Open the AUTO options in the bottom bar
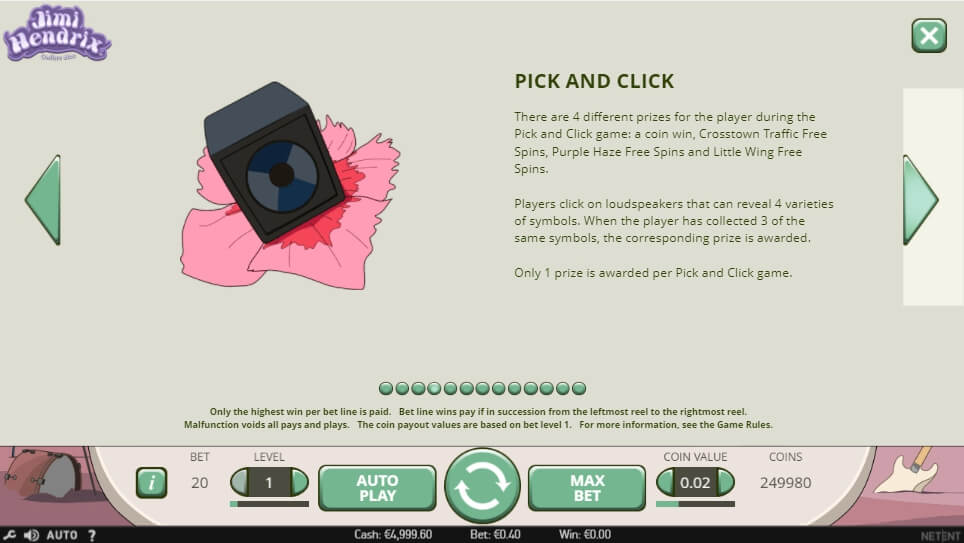 pos(62,535)
